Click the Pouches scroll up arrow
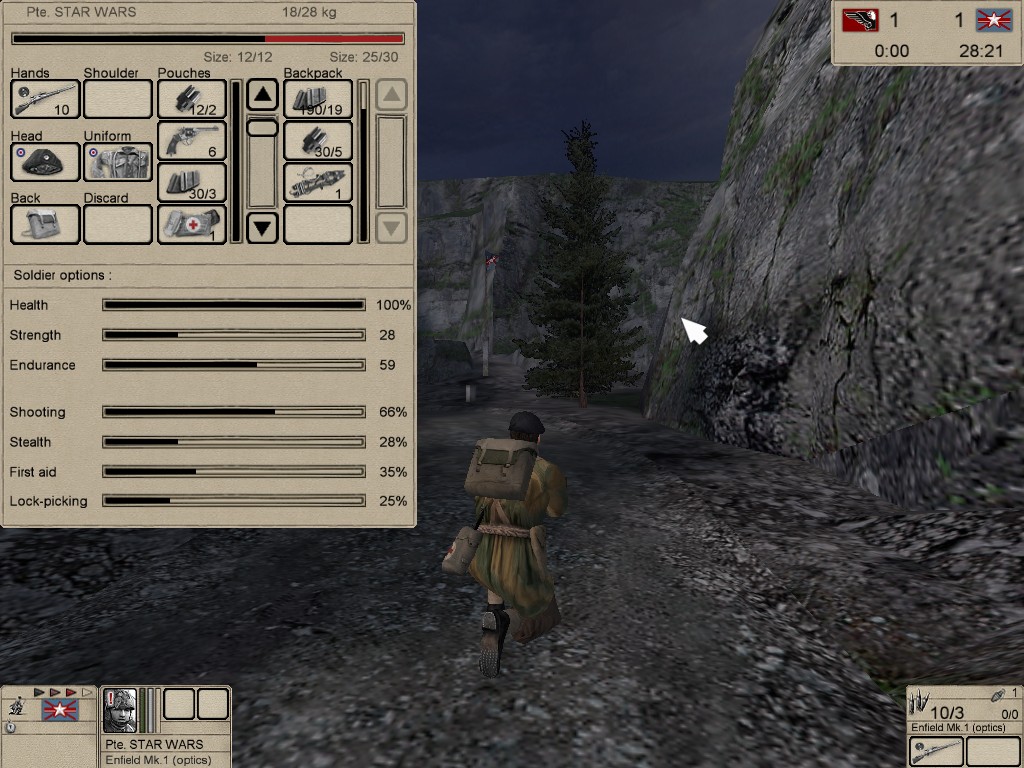This screenshot has height=768, width=1024. (x=262, y=96)
